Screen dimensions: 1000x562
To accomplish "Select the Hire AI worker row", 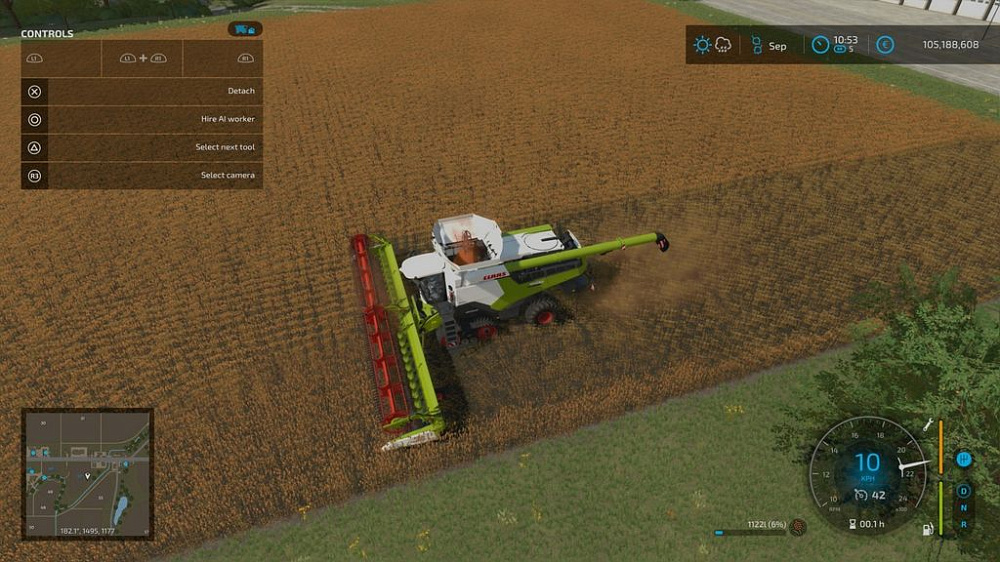I will pos(142,119).
